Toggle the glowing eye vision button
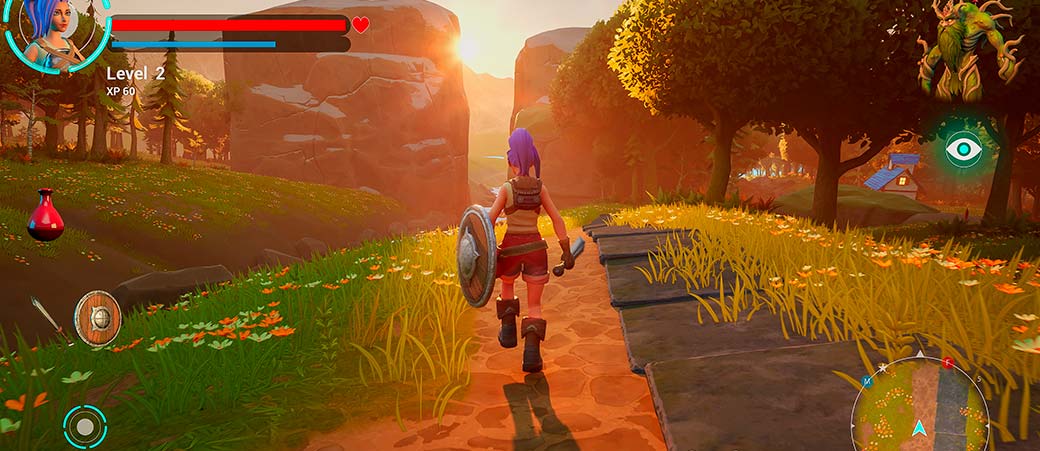 pos(963,150)
